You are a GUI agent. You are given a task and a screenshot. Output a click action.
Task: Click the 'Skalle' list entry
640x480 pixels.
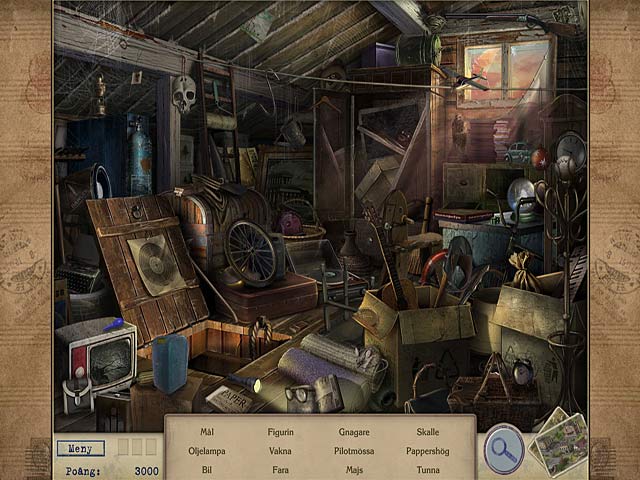tap(428, 432)
